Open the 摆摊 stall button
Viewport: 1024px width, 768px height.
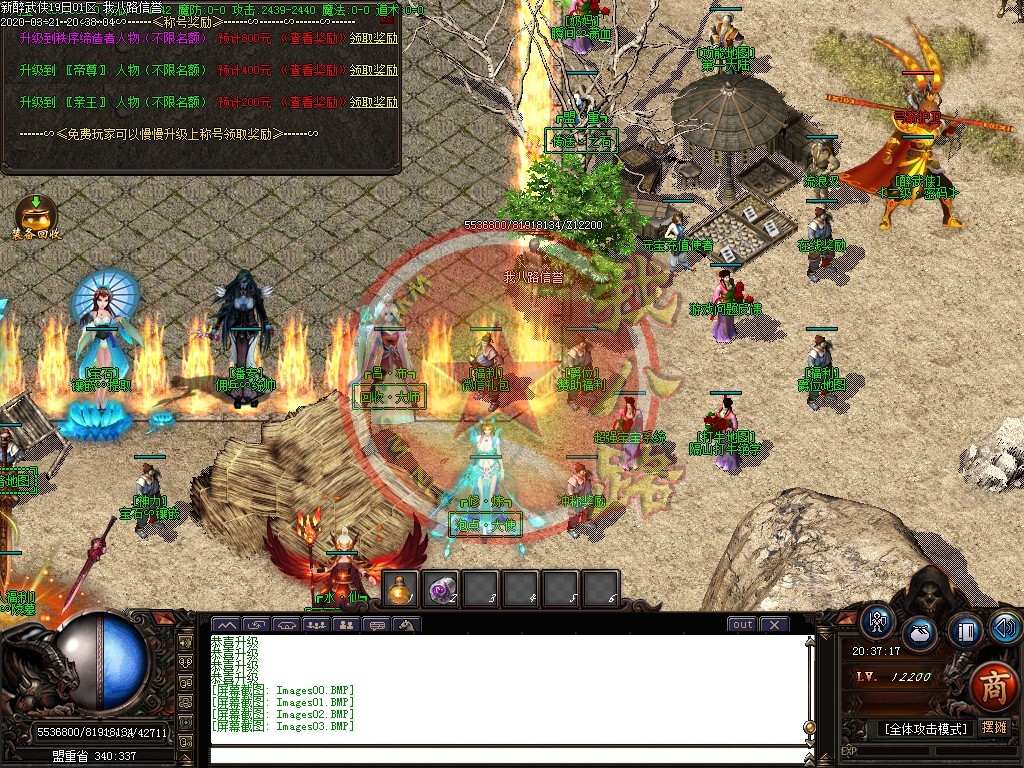pyautogui.click(x=995, y=728)
